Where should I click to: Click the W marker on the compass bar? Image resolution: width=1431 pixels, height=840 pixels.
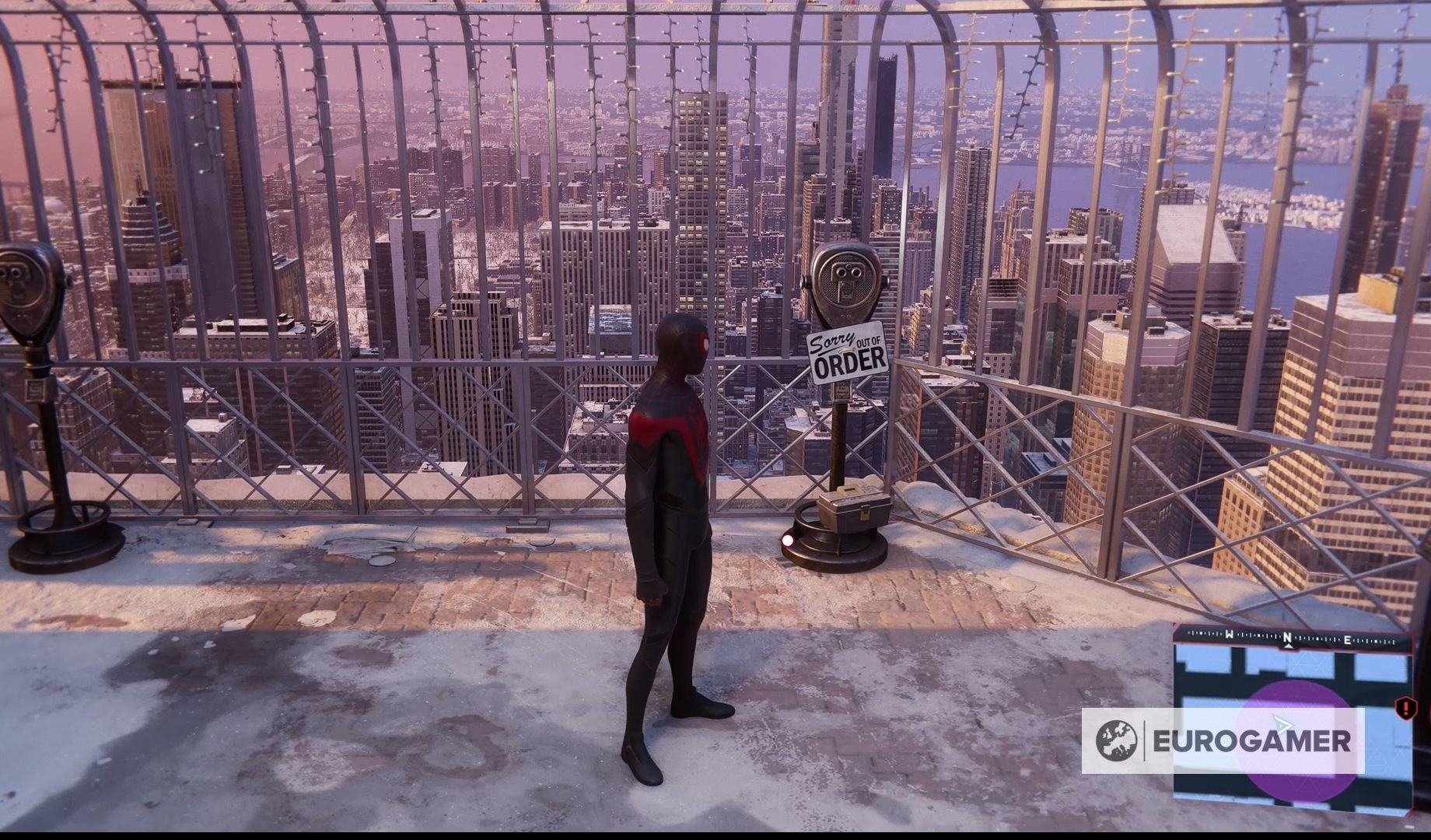1229,635
